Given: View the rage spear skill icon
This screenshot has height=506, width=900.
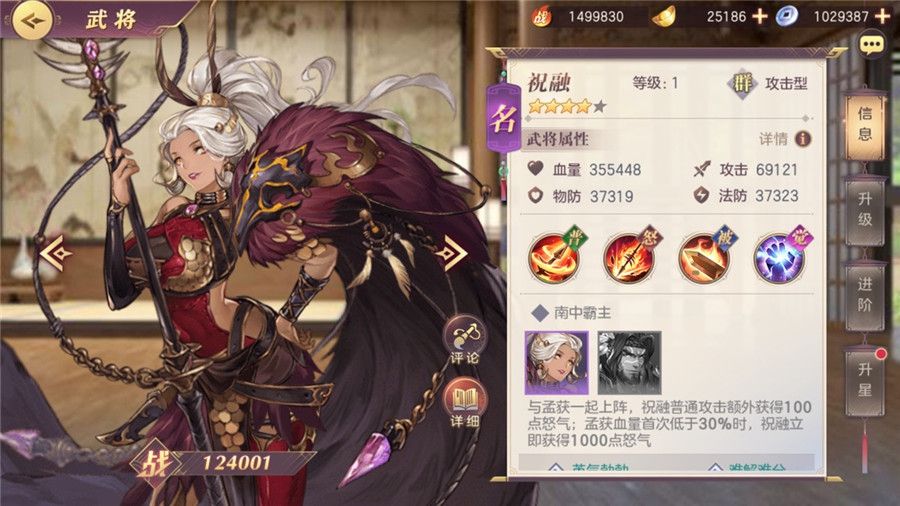Looking at the screenshot, I should [x=630, y=256].
